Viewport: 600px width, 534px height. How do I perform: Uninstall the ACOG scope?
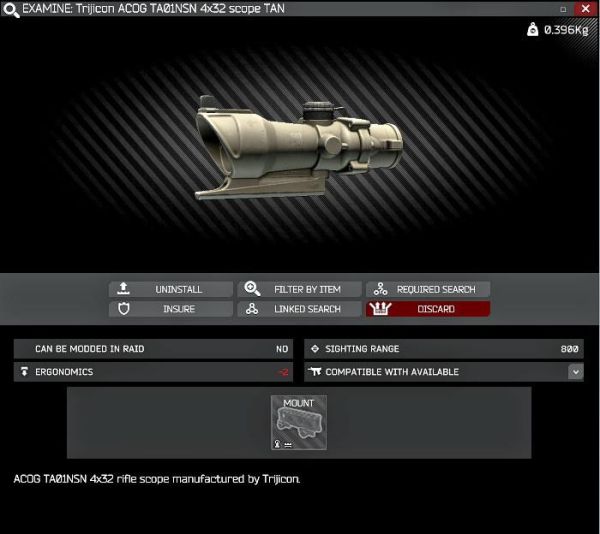pos(170,289)
